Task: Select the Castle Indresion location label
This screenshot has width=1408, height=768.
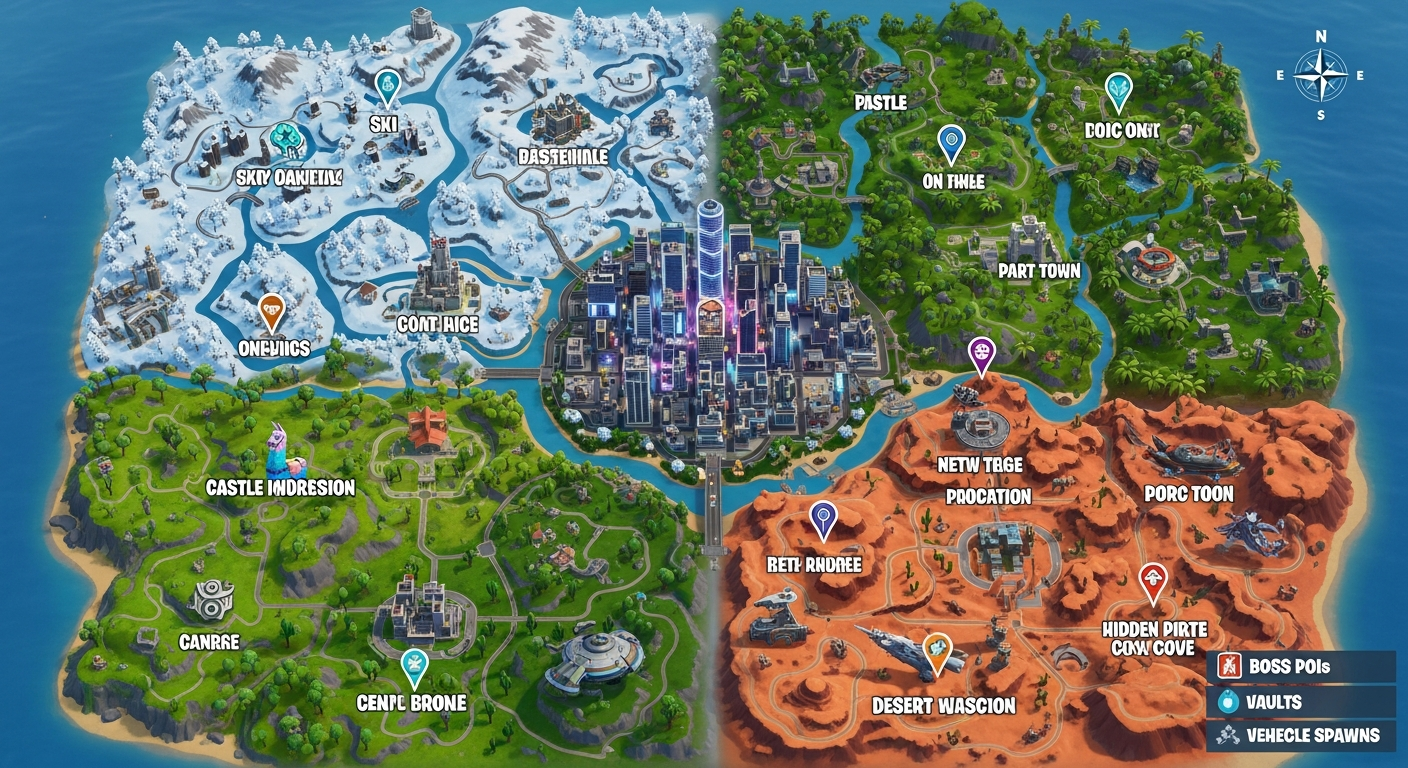Action: pyautogui.click(x=281, y=488)
